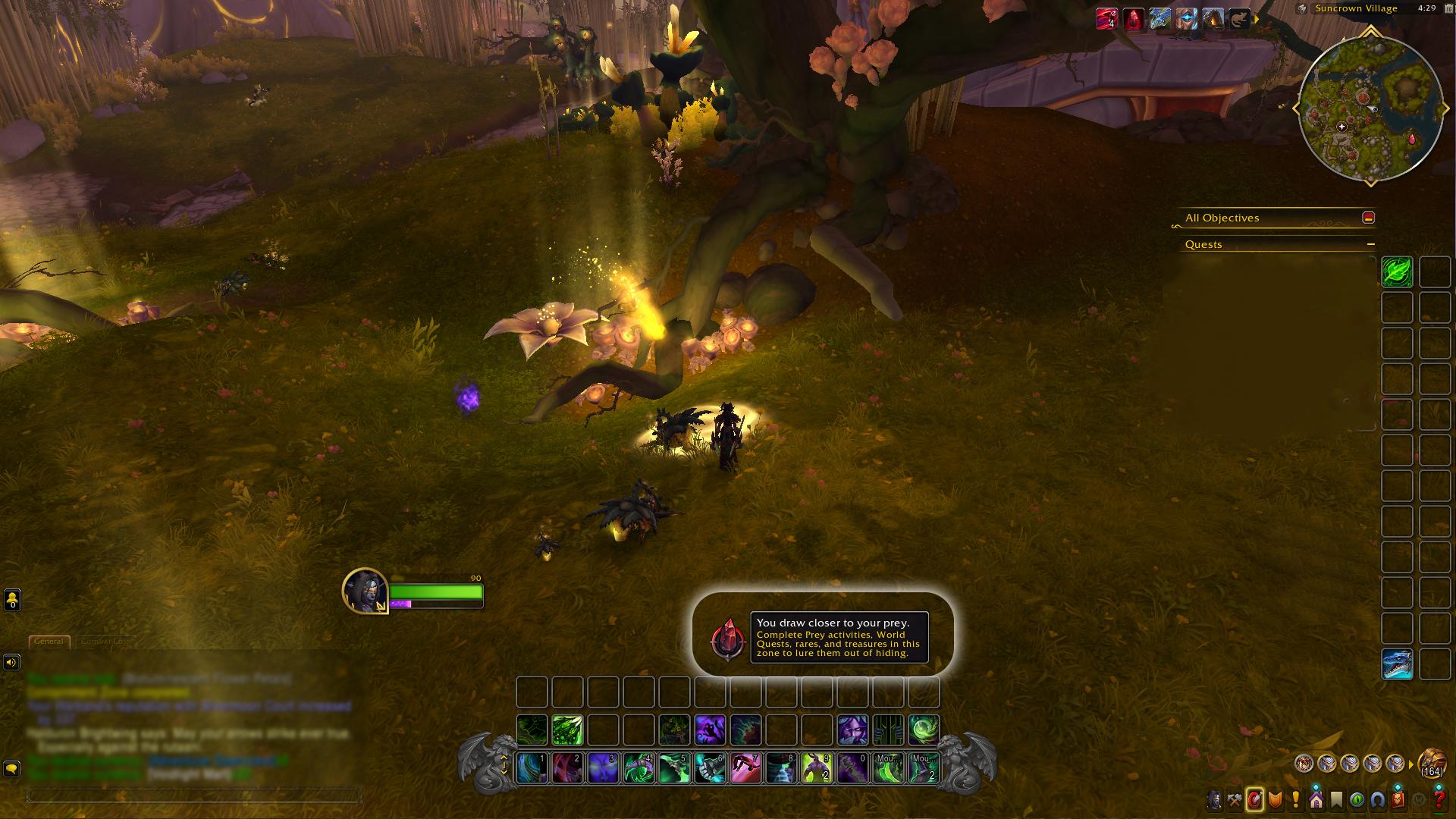Activate the demon form ability in slot 9
This screenshot has width=1456, height=819.
pos(817,767)
